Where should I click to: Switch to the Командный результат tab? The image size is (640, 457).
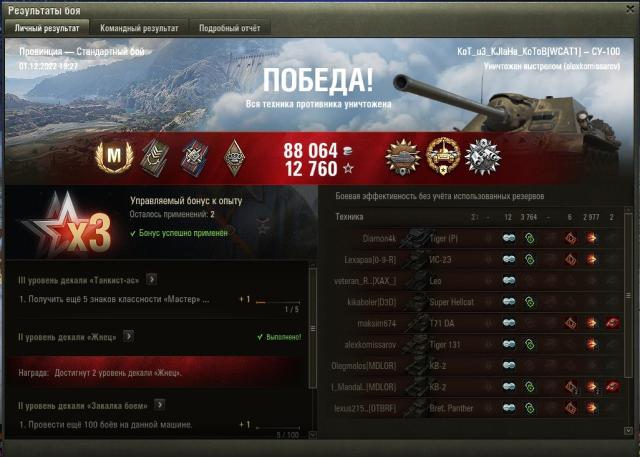(x=140, y=28)
